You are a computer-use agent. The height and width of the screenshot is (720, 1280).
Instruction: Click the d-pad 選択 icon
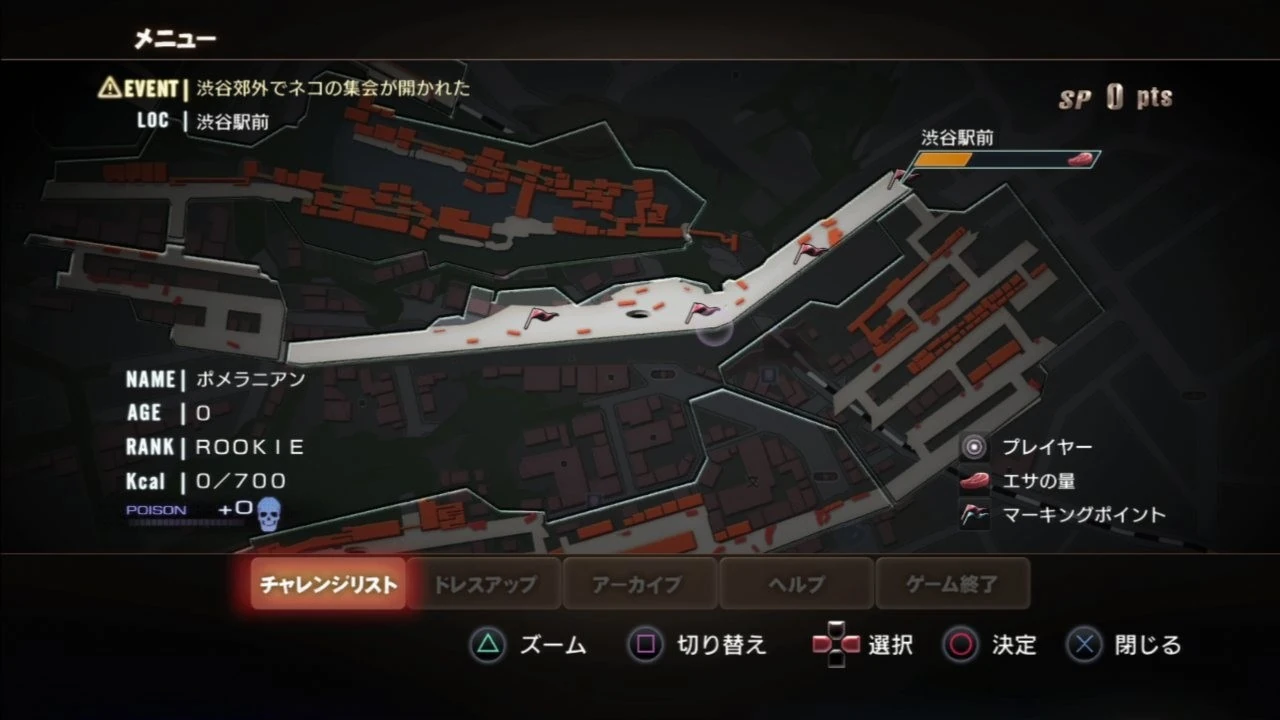[836, 646]
